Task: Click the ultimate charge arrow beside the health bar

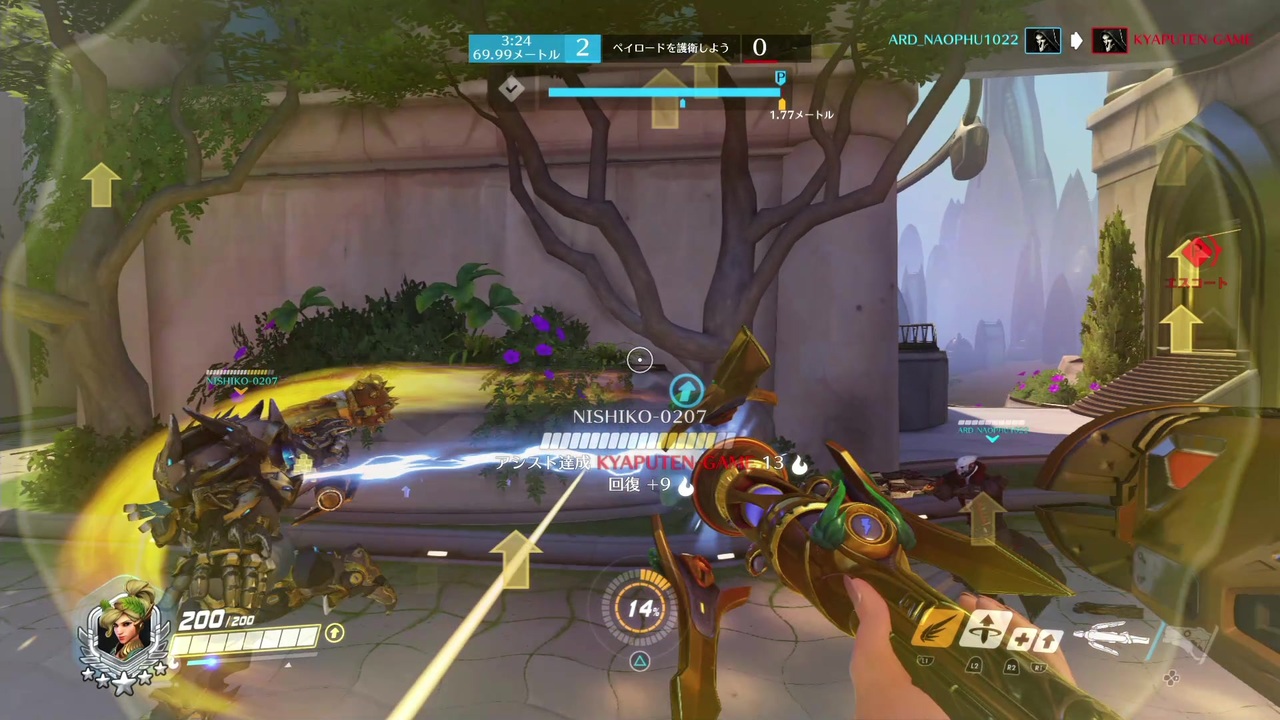Action: coord(335,634)
